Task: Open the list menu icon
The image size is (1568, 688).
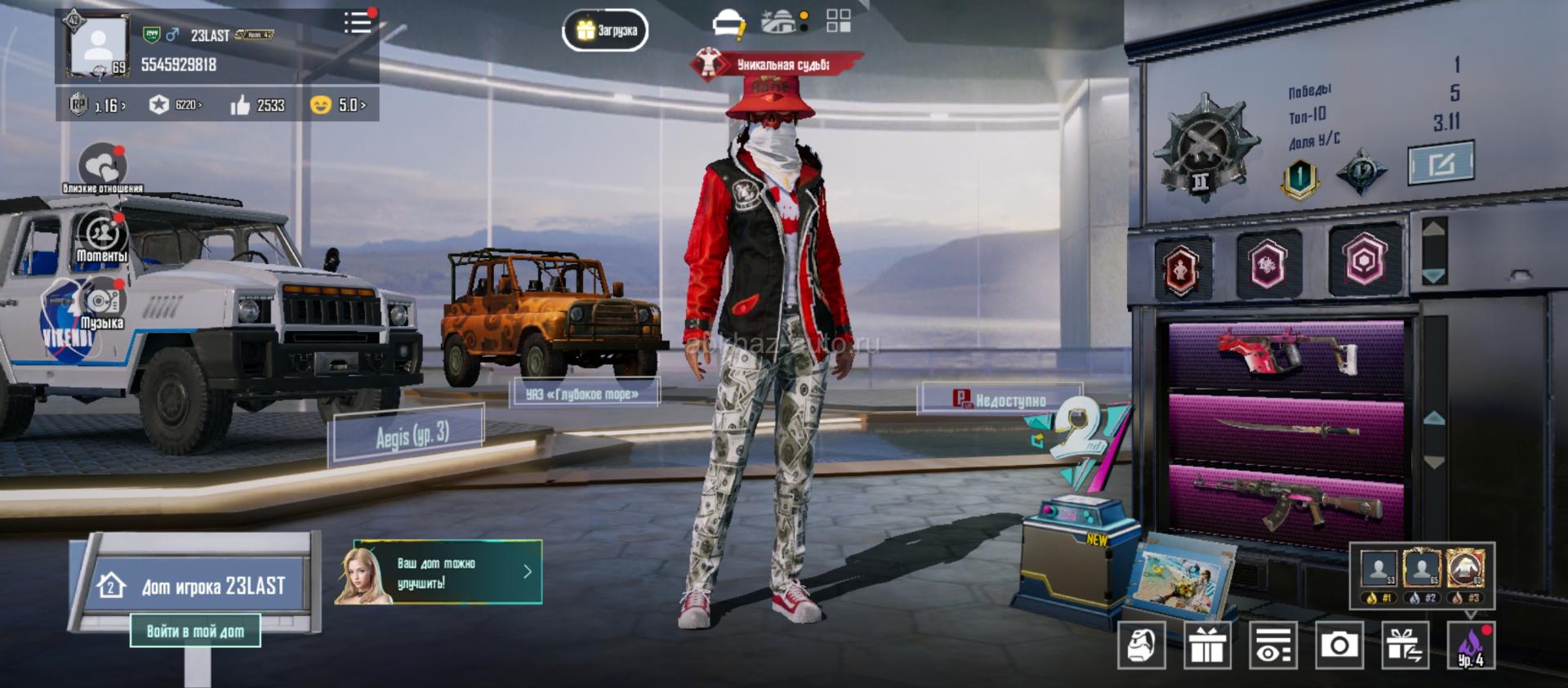Action: (x=358, y=22)
